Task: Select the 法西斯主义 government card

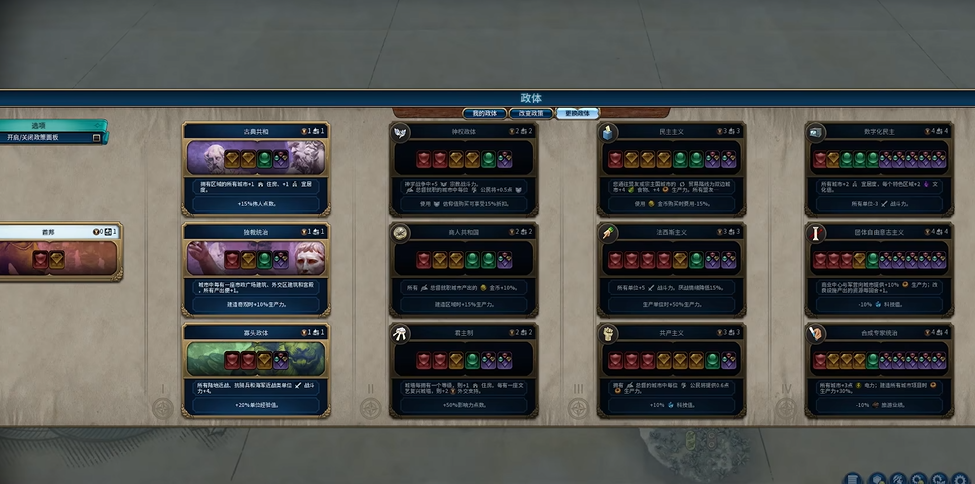Action: [x=671, y=268]
